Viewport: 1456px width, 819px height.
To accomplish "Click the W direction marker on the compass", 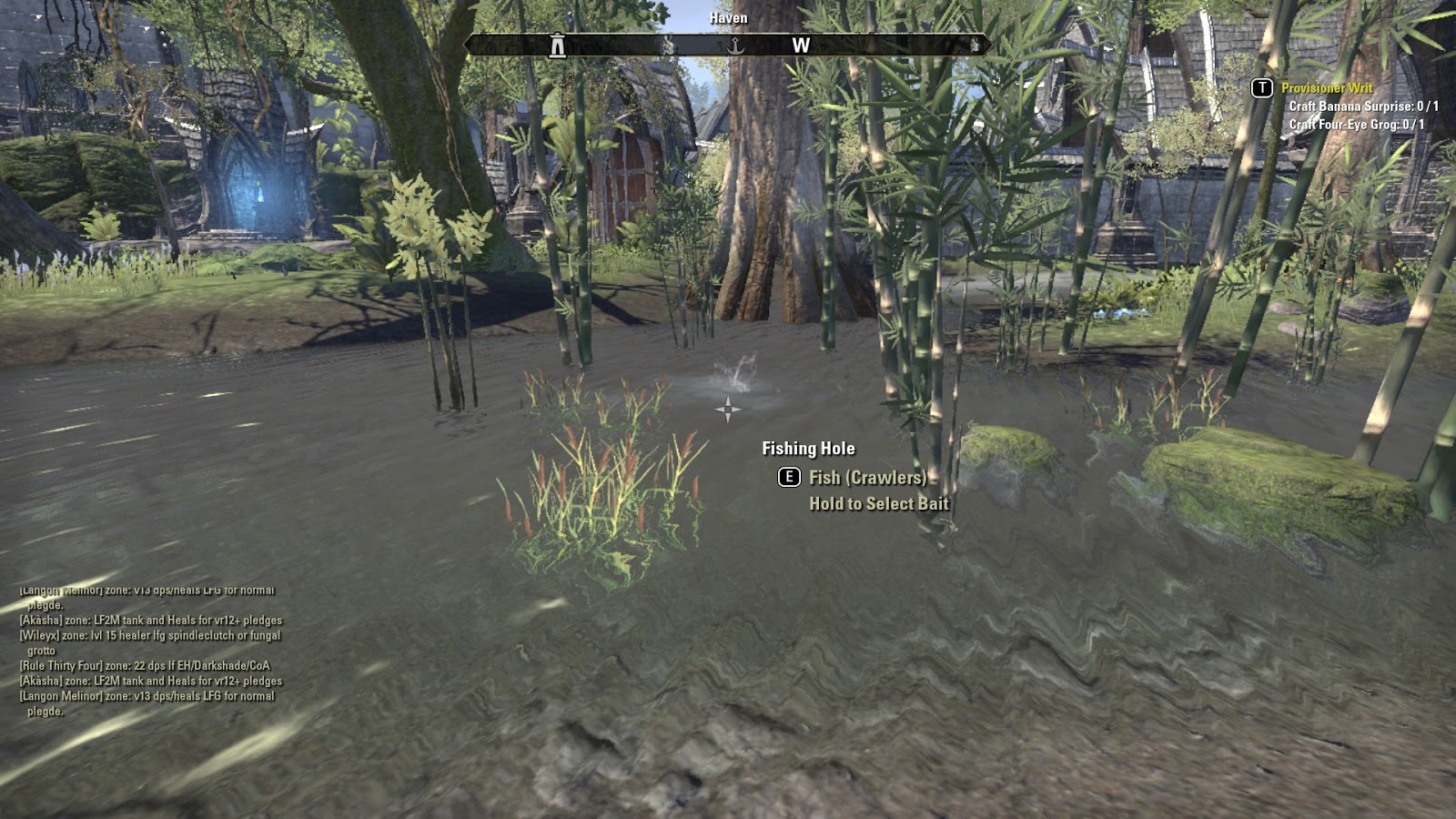I will 802,45.
